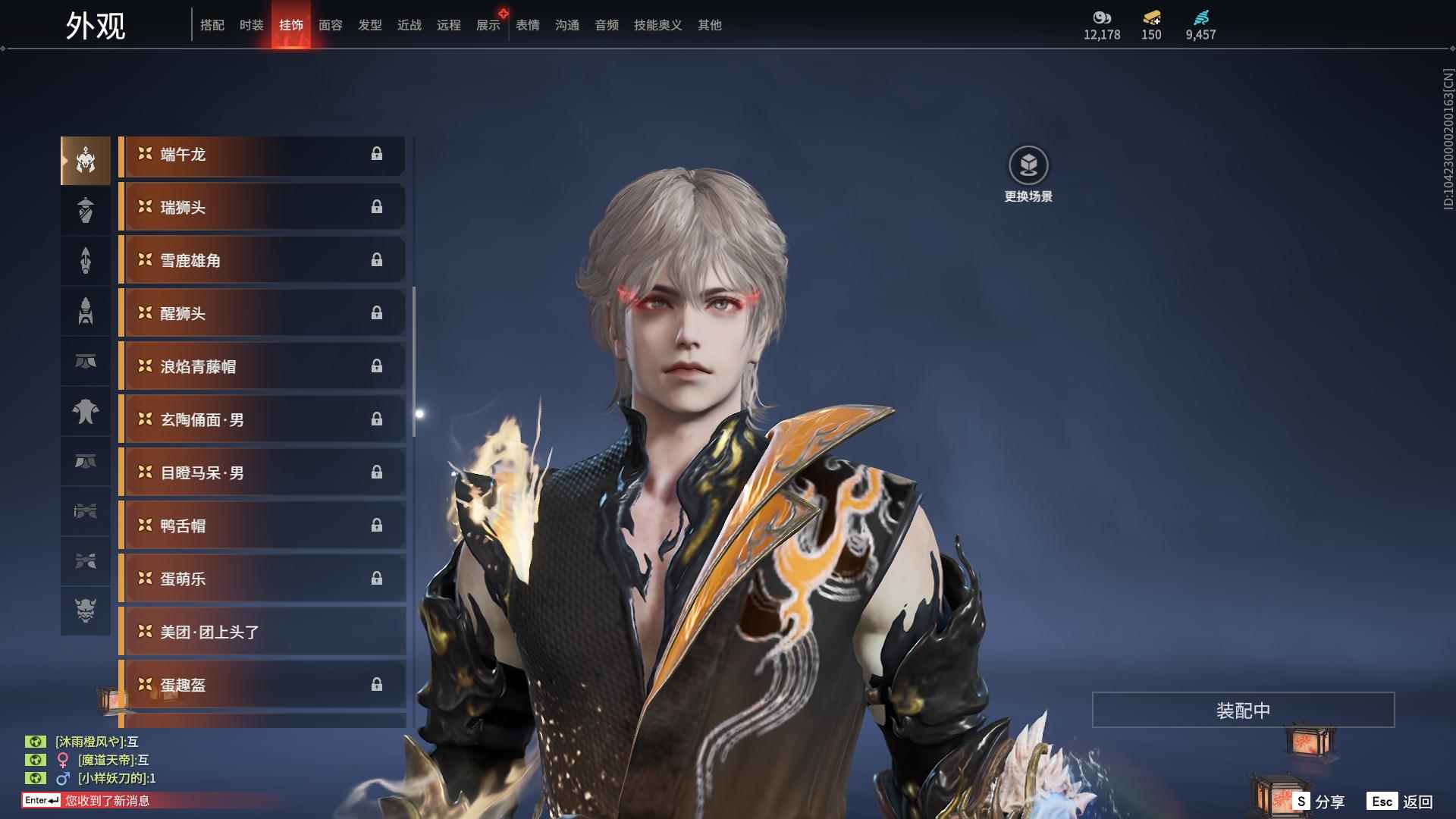Image resolution: width=1456 pixels, height=819 pixels.
Task: Open the 近战 weapon tab
Action: [409, 25]
